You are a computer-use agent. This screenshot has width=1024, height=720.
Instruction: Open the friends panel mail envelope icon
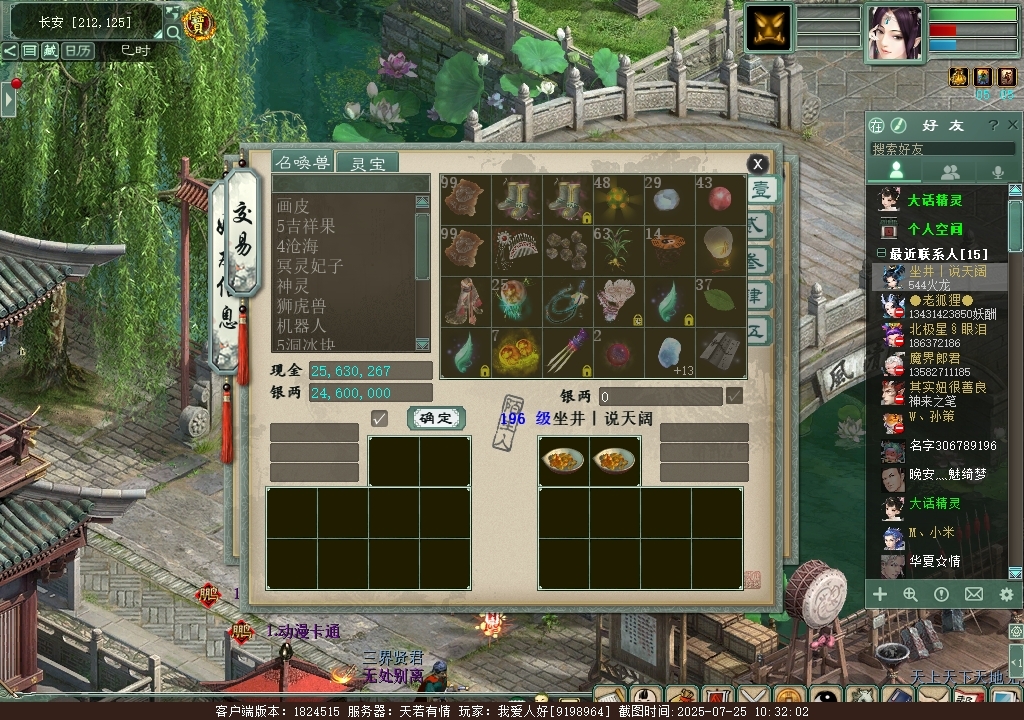973,594
